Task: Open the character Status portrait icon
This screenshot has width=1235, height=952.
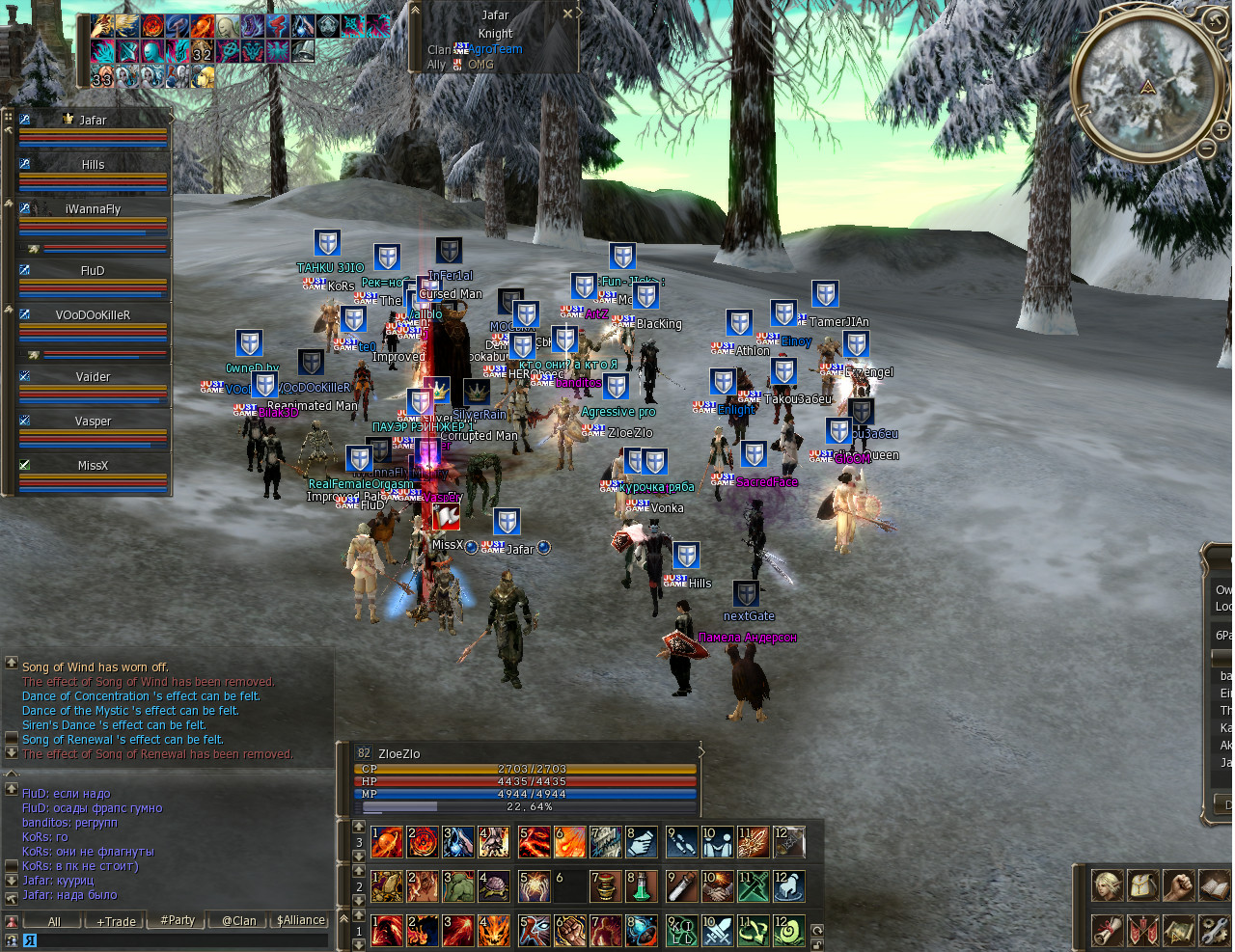Action: pos(1108,886)
